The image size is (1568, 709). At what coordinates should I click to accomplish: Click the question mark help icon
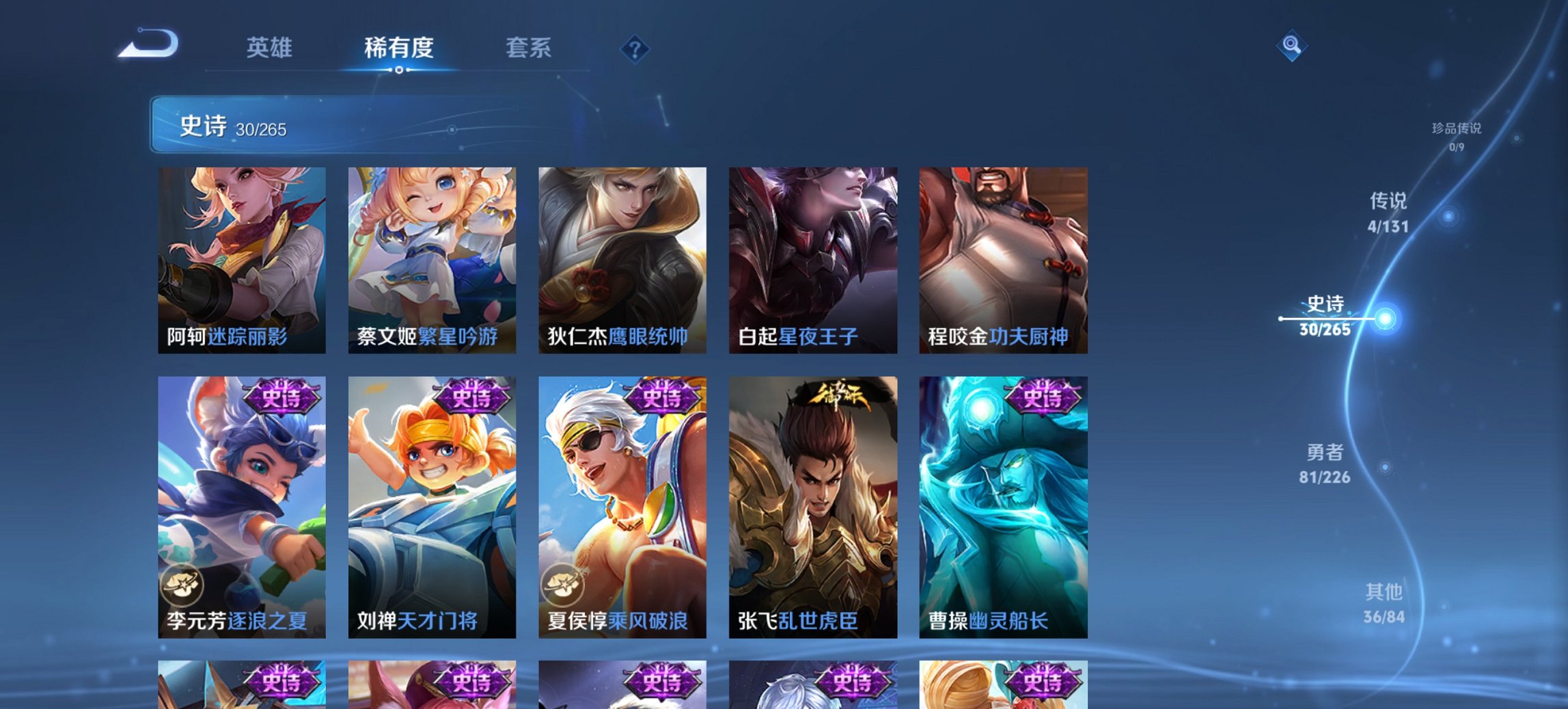pyautogui.click(x=635, y=49)
